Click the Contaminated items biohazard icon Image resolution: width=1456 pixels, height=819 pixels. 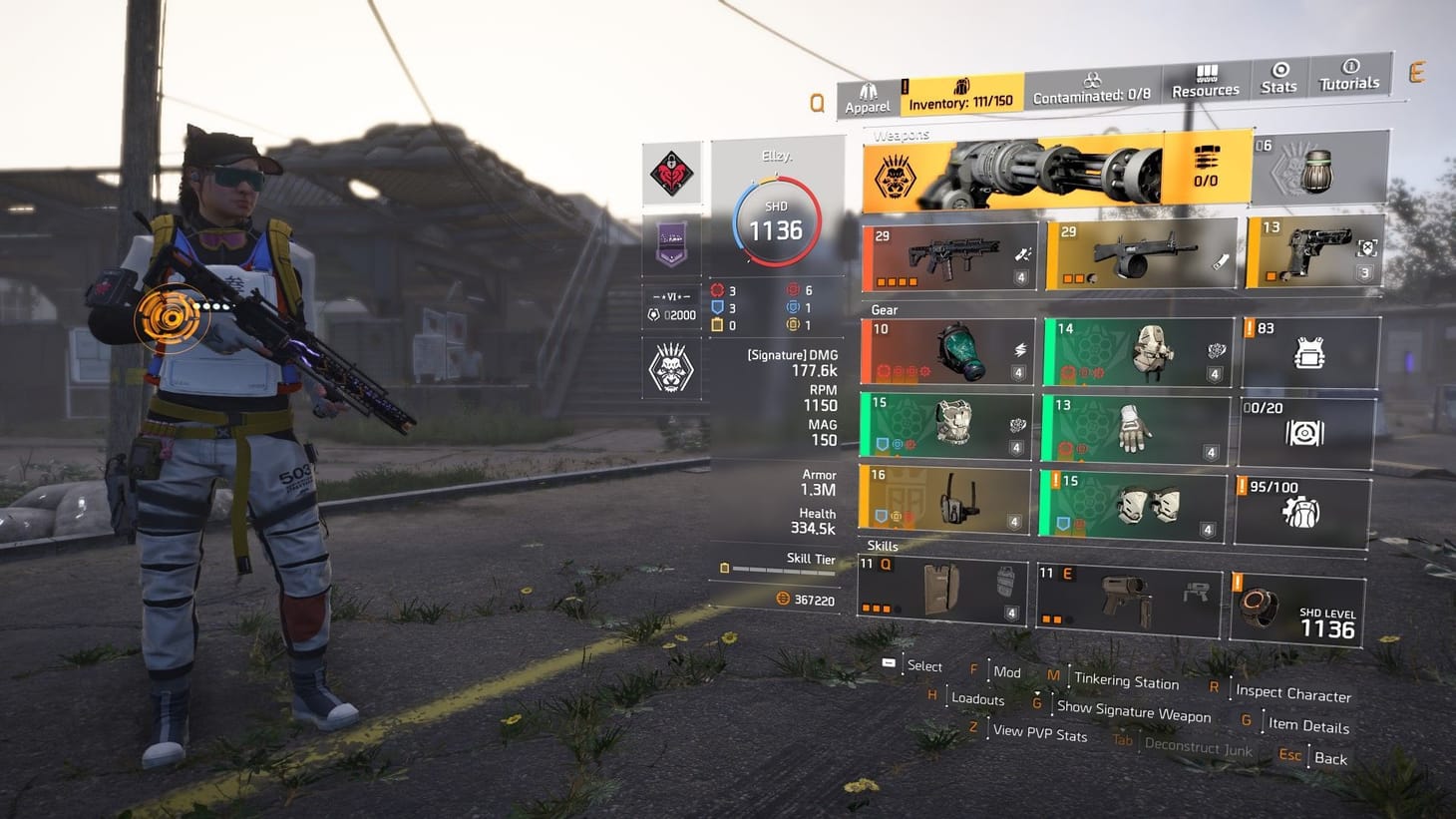click(1093, 80)
